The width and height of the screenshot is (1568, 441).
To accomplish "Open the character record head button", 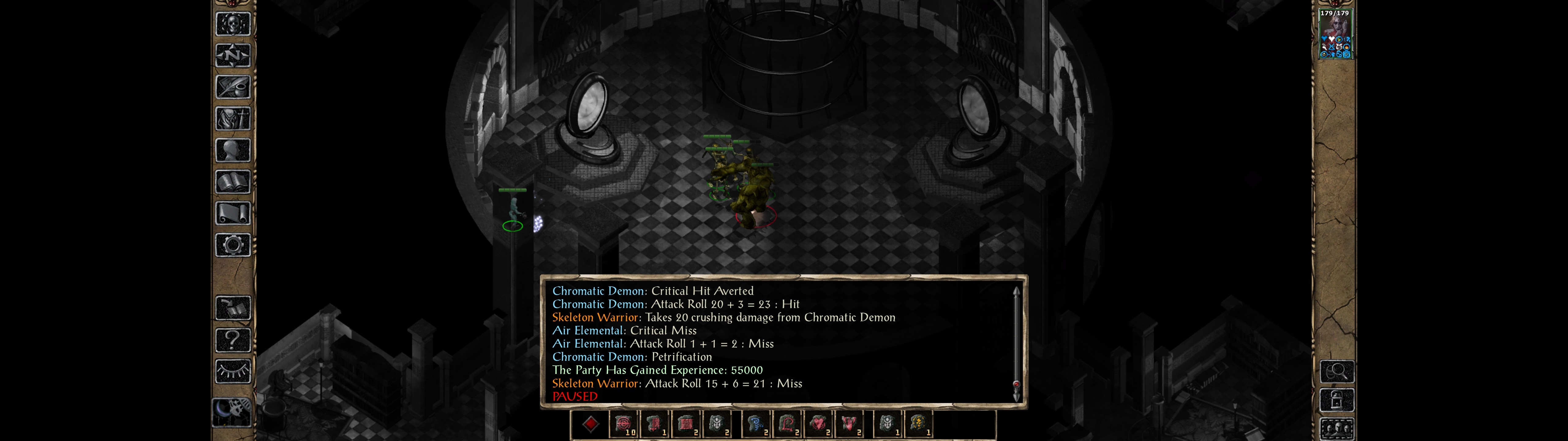I will (x=232, y=150).
